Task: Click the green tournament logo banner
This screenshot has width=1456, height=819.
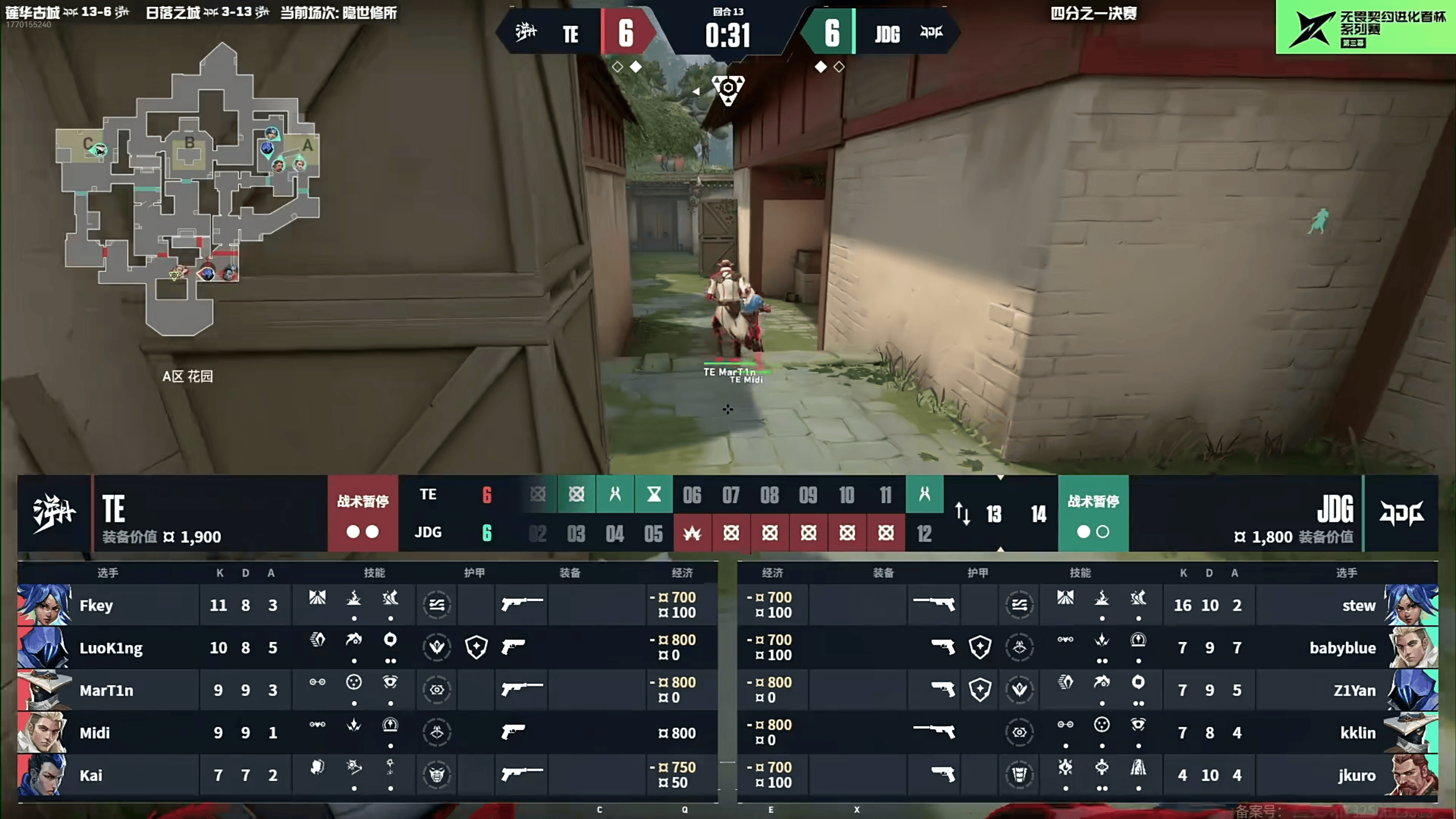Action: (x=1366, y=27)
